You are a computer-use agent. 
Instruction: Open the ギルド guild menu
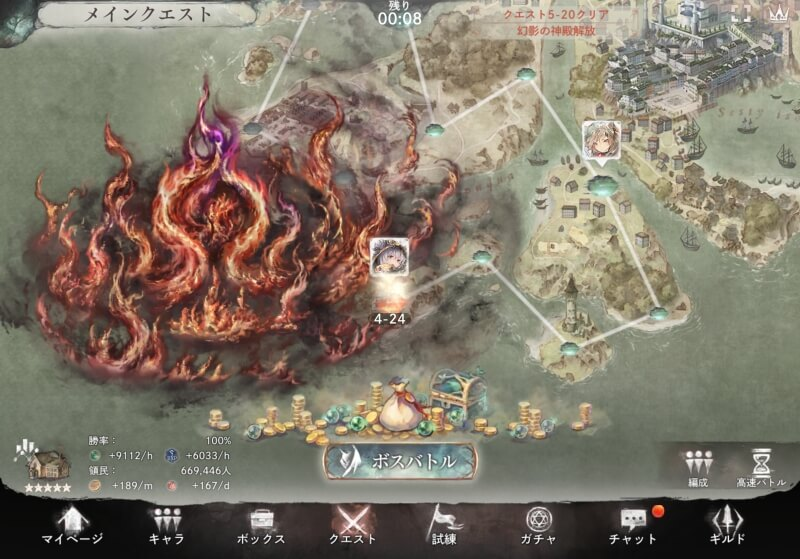727,525
